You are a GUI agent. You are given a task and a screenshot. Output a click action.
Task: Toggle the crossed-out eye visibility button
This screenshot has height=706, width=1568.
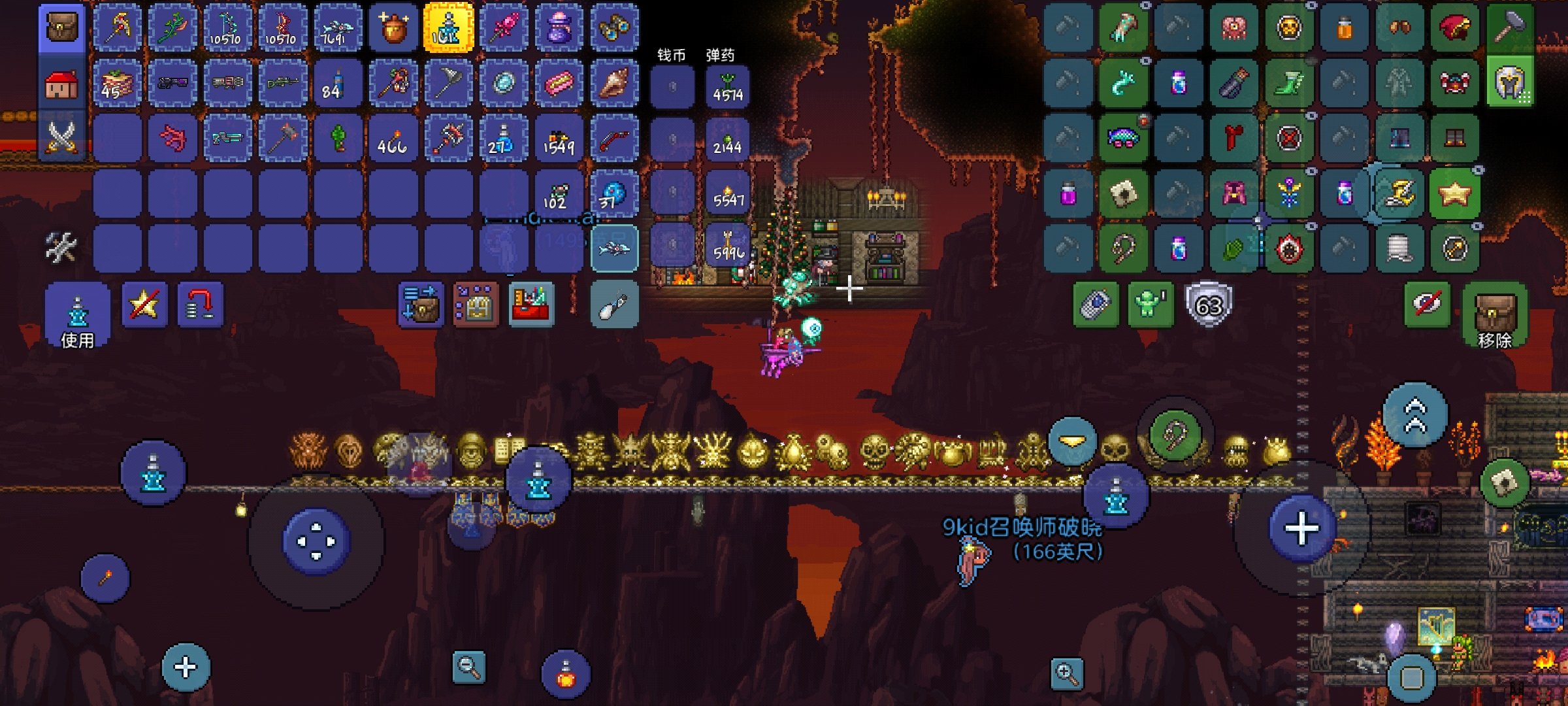pos(1427,305)
